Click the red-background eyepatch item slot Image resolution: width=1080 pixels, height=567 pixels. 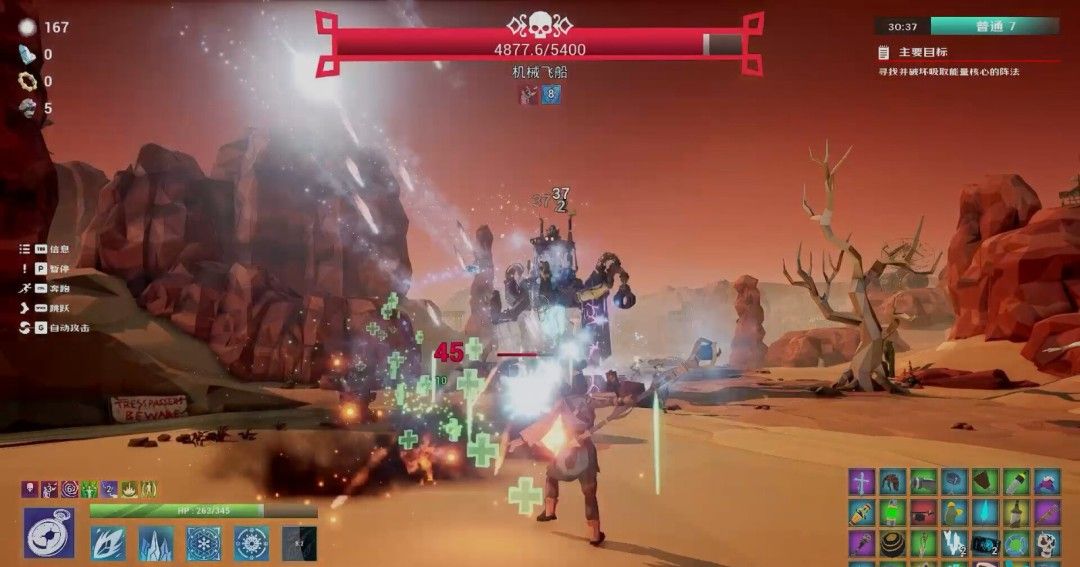coord(924,513)
